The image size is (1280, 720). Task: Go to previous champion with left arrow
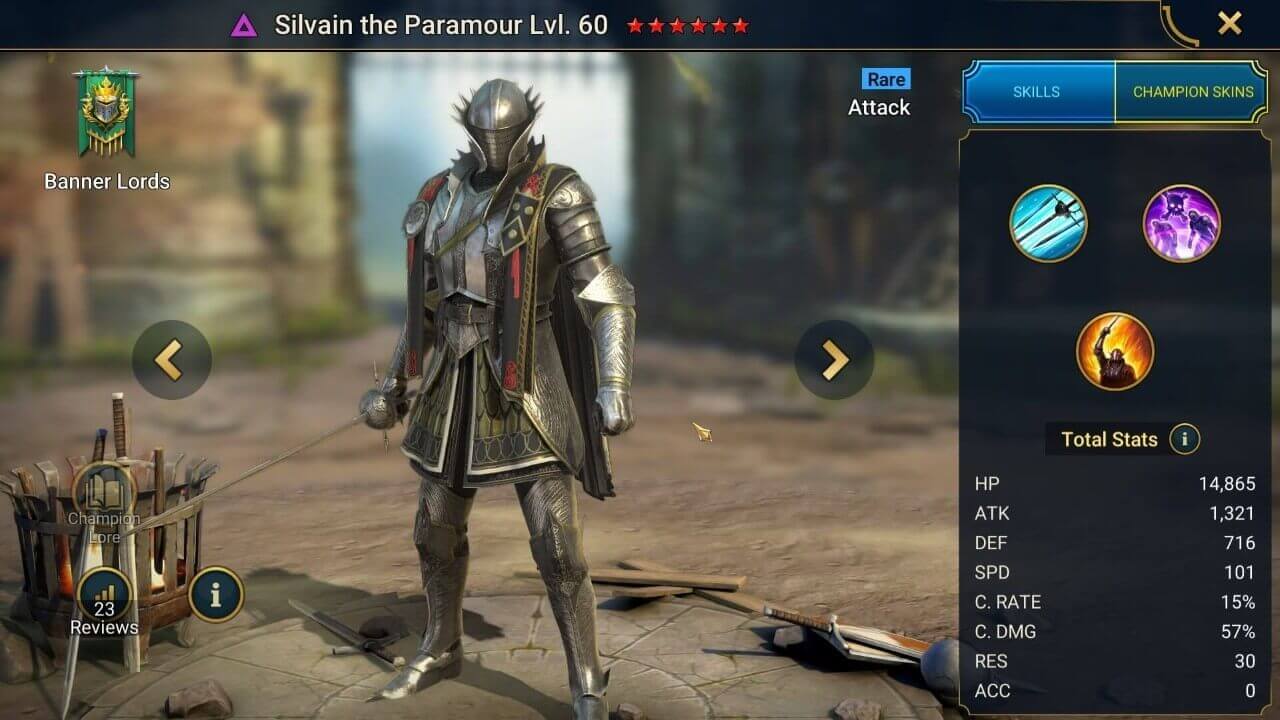click(170, 360)
